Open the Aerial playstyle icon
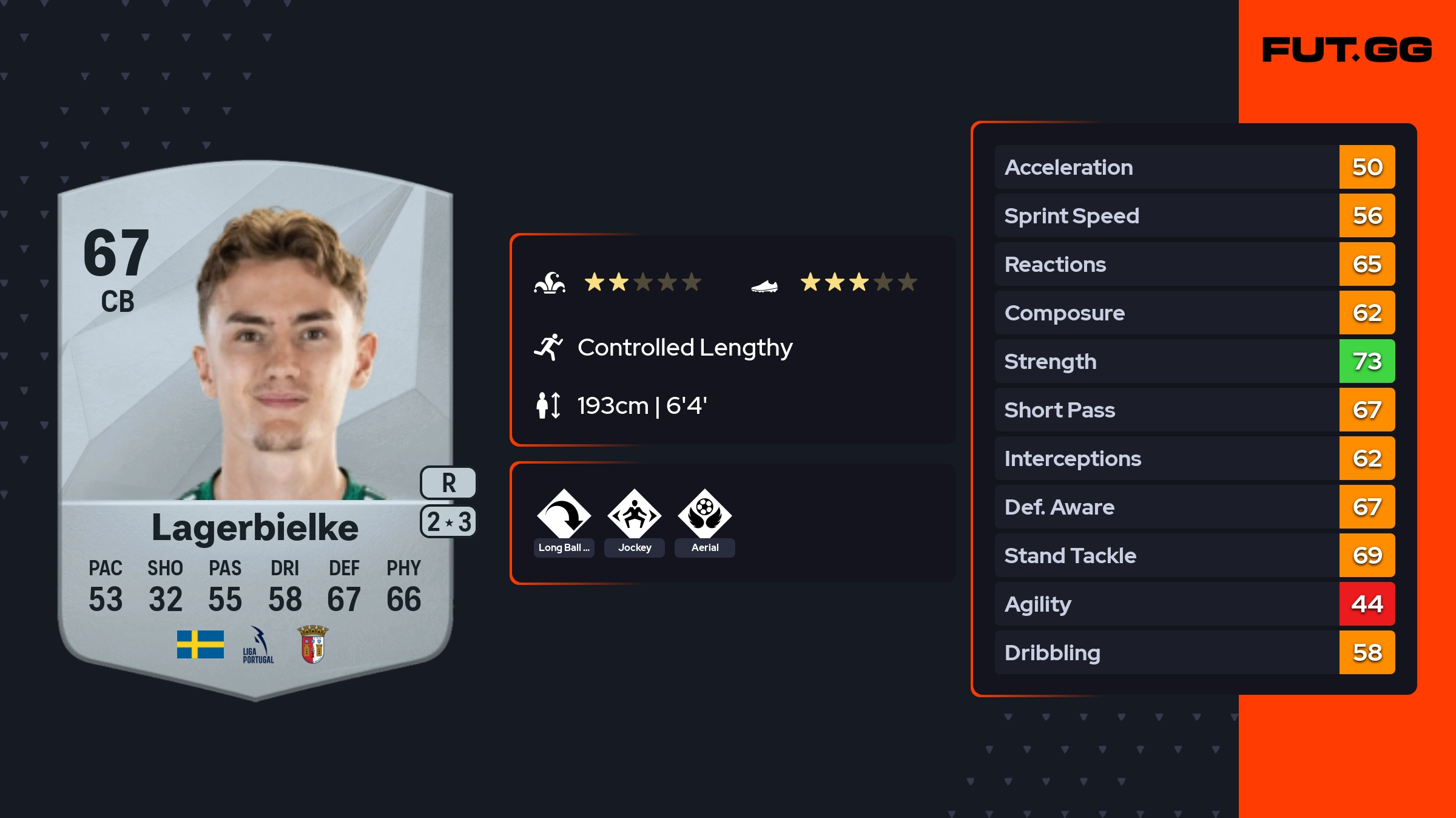1456x818 pixels. click(704, 515)
